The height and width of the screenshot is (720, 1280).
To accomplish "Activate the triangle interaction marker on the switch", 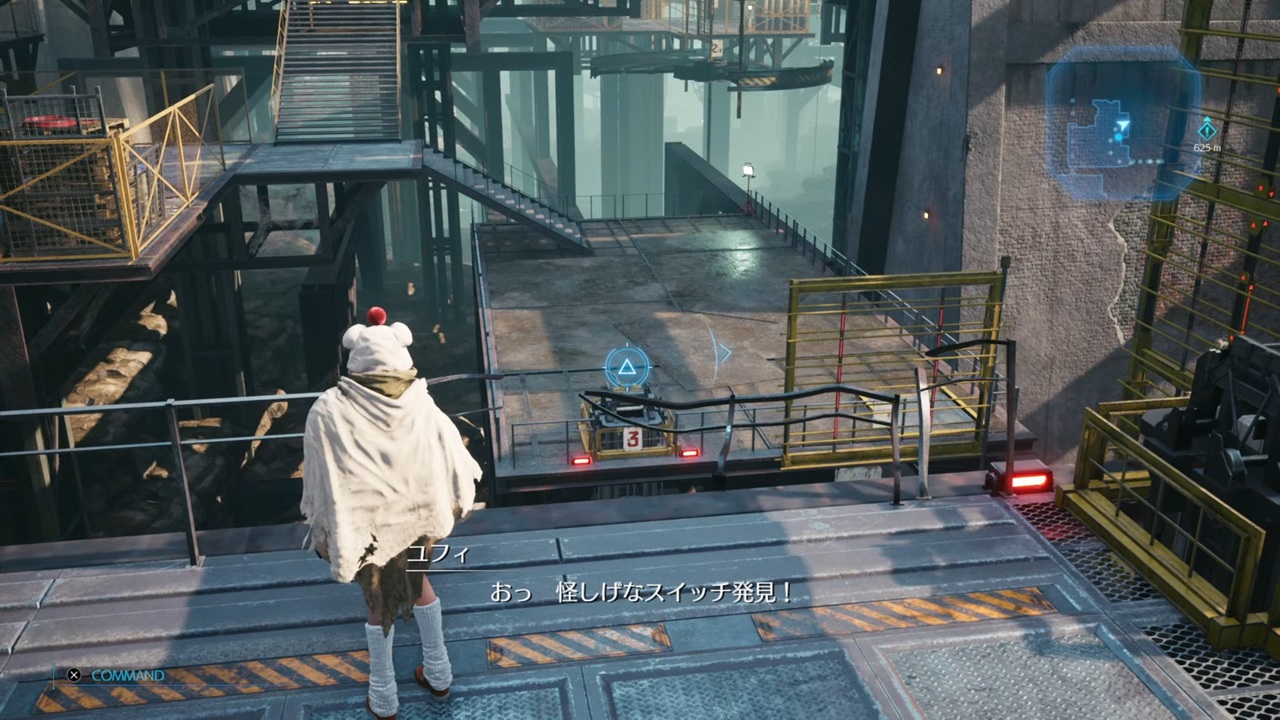I will point(627,367).
